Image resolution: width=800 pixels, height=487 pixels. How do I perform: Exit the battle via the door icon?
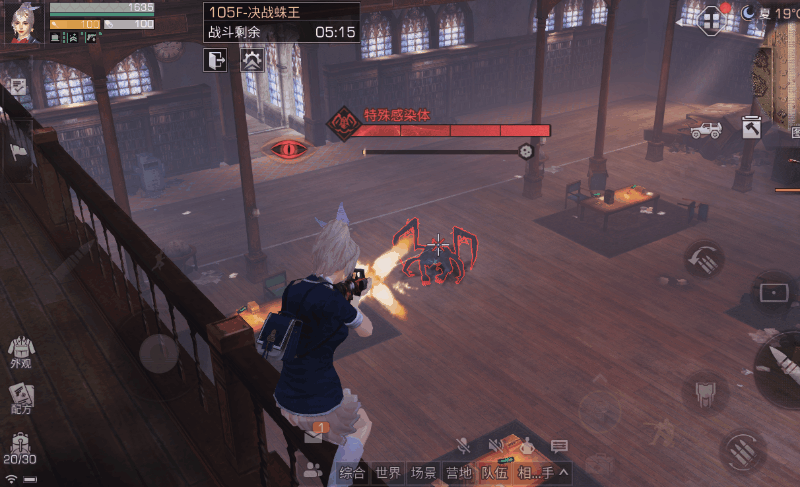(216, 60)
